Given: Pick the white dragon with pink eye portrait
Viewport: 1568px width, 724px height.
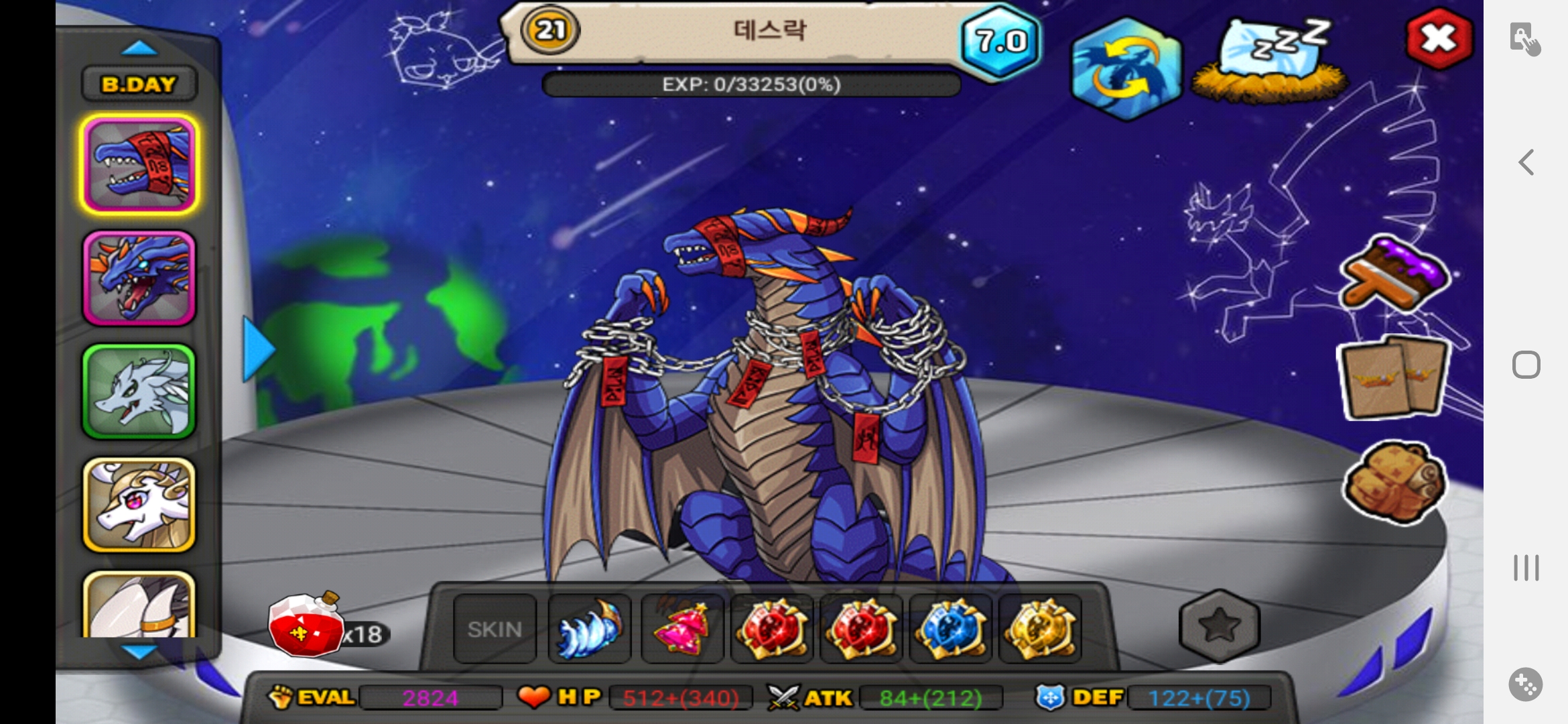Looking at the screenshot, I should pyautogui.click(x=139, y=505).
